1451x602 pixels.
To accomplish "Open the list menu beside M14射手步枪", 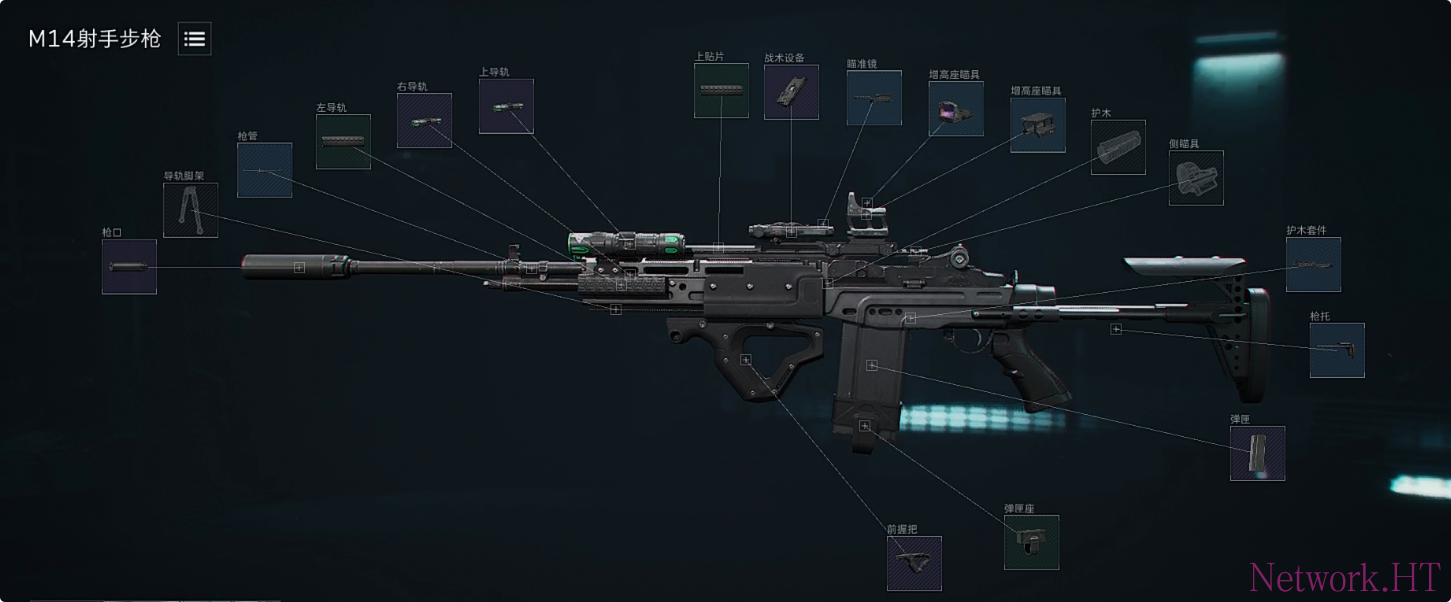I will coord(194,39).
